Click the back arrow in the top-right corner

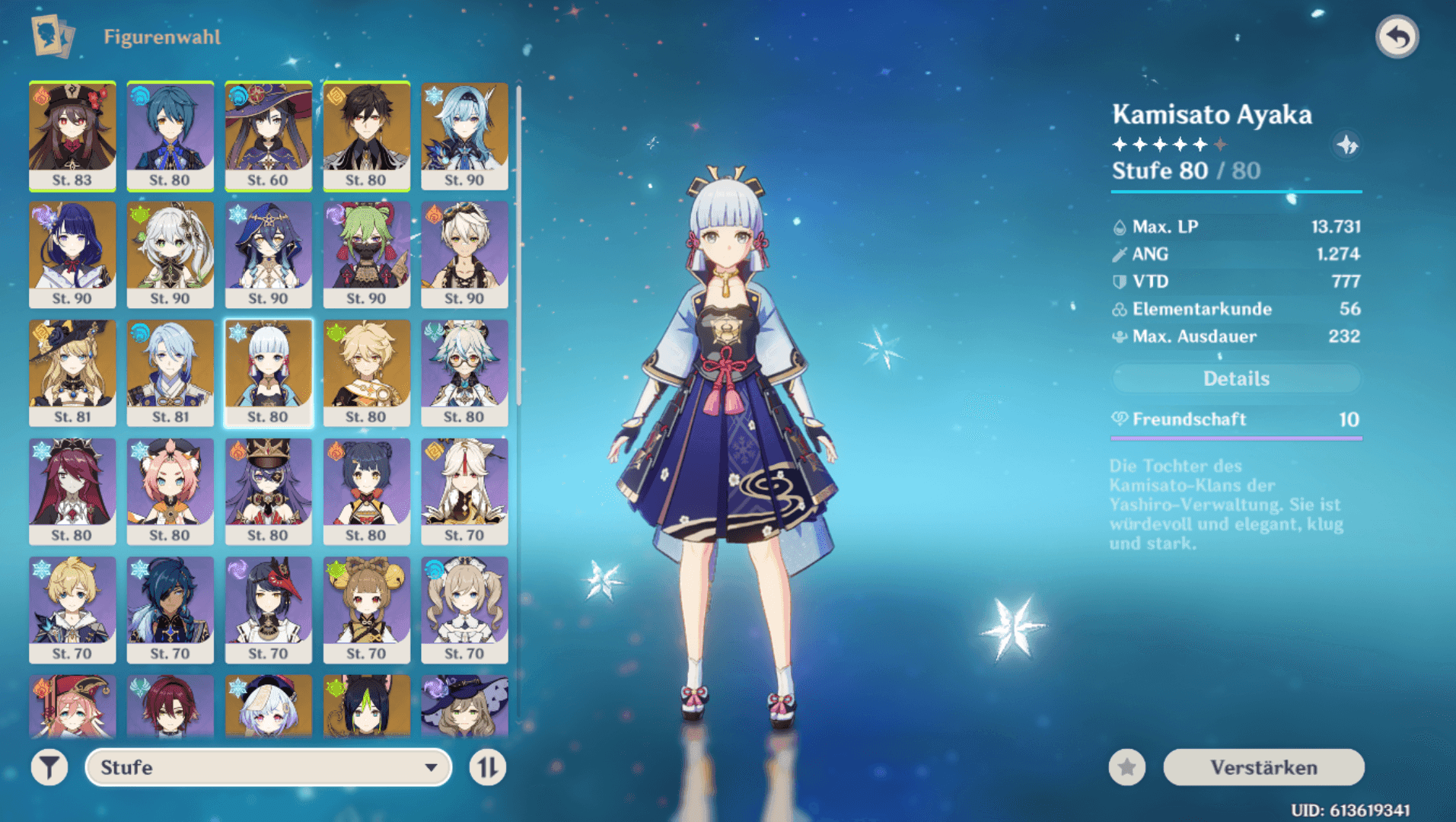(x=1399, y=37)
